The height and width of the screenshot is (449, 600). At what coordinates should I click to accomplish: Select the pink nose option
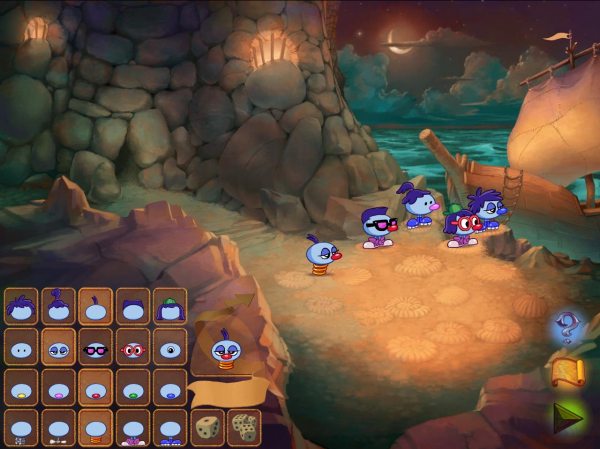[58, 388]
